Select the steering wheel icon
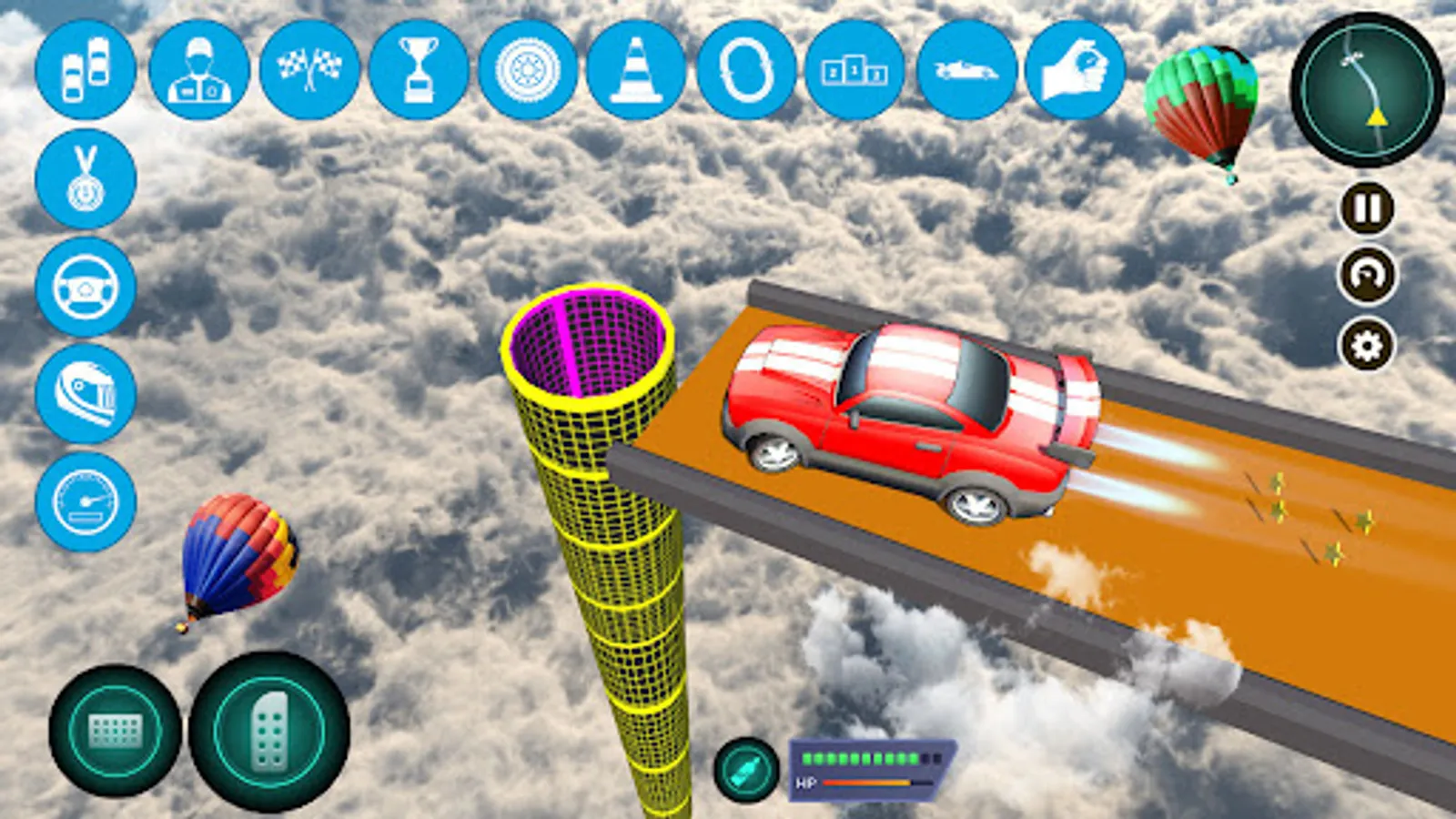 coord(86,287)
